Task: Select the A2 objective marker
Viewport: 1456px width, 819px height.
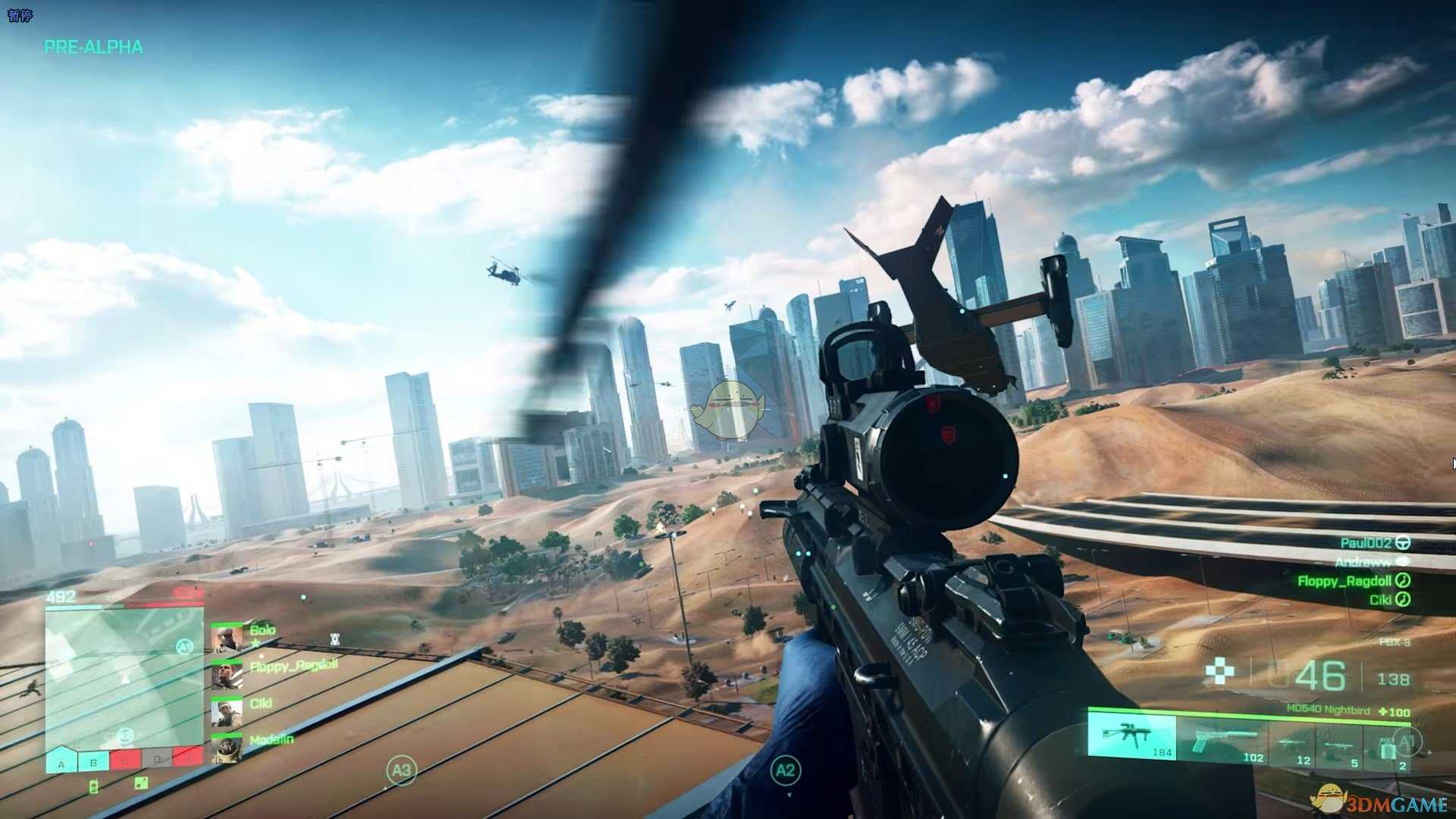Action: point(786,770)
